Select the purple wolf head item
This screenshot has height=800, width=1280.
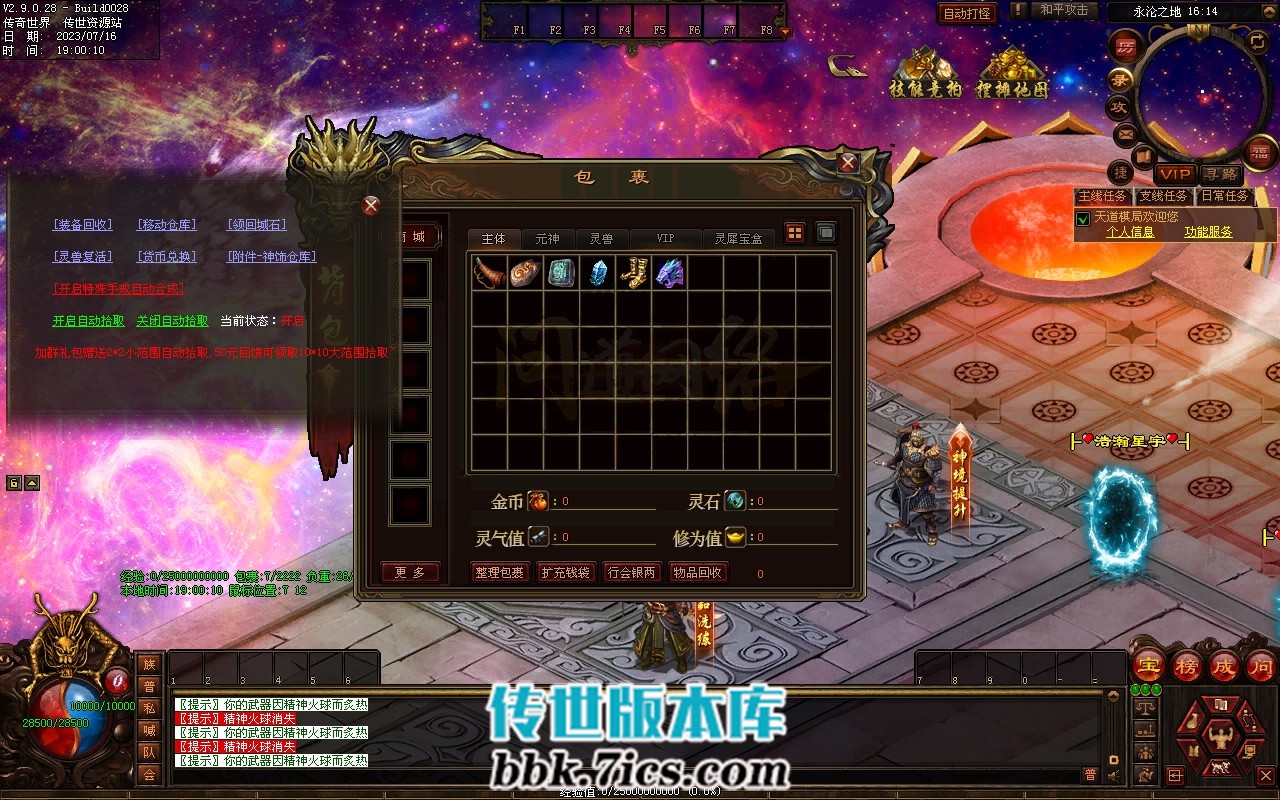[669, 273]
